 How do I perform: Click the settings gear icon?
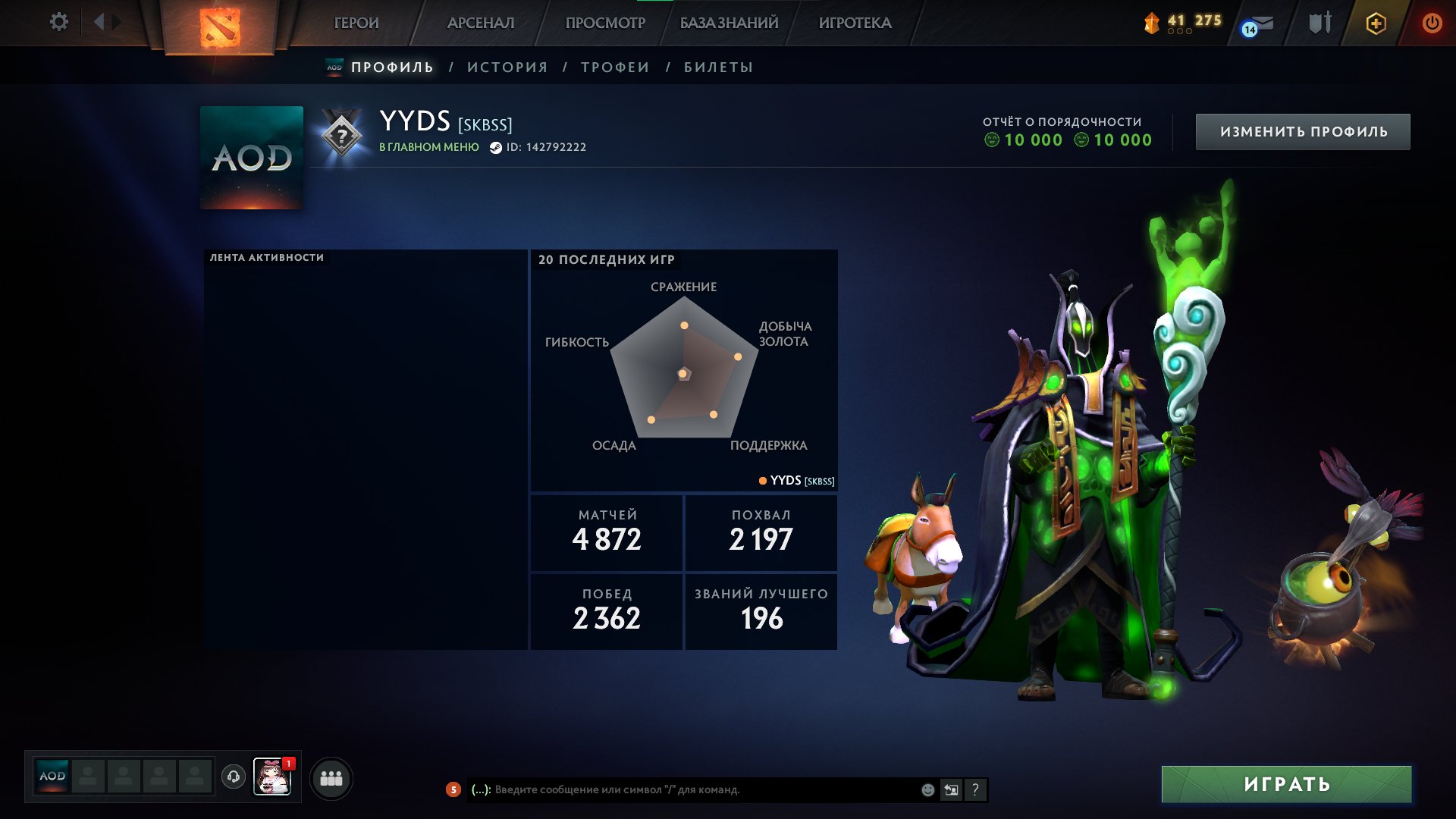pos(59,22)
